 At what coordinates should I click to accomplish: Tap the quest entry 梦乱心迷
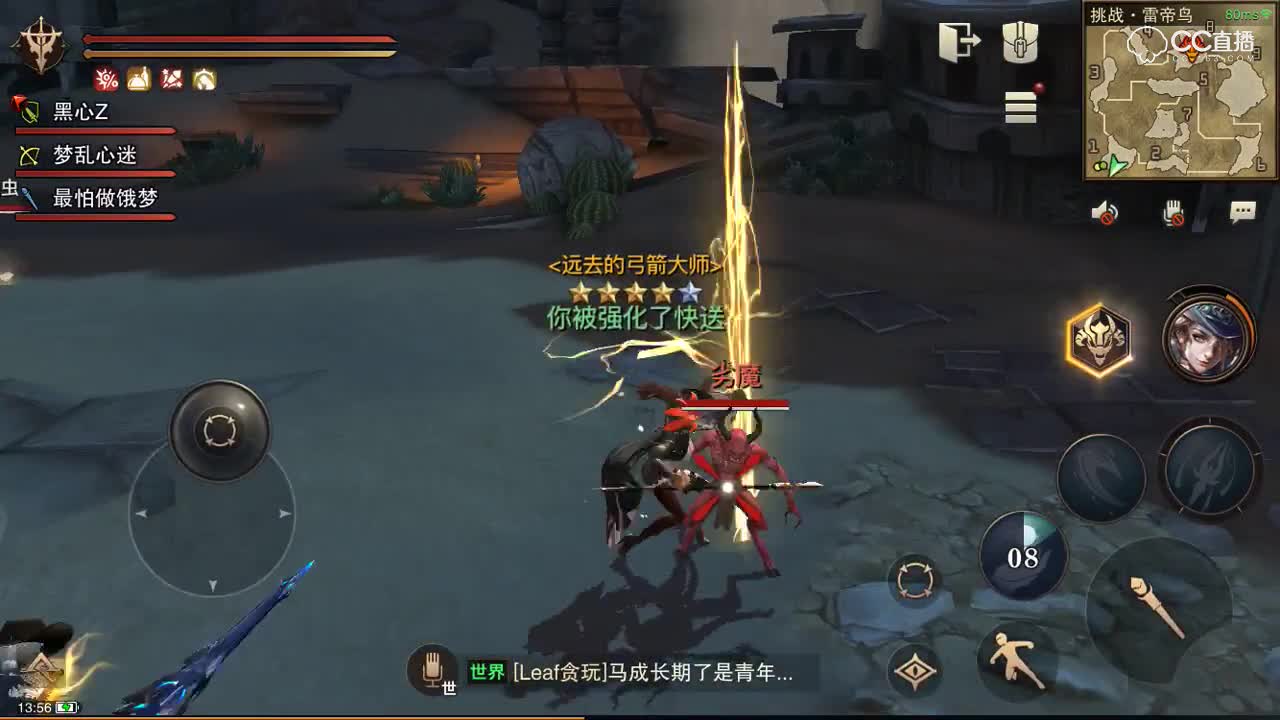[x=95, y=156]
